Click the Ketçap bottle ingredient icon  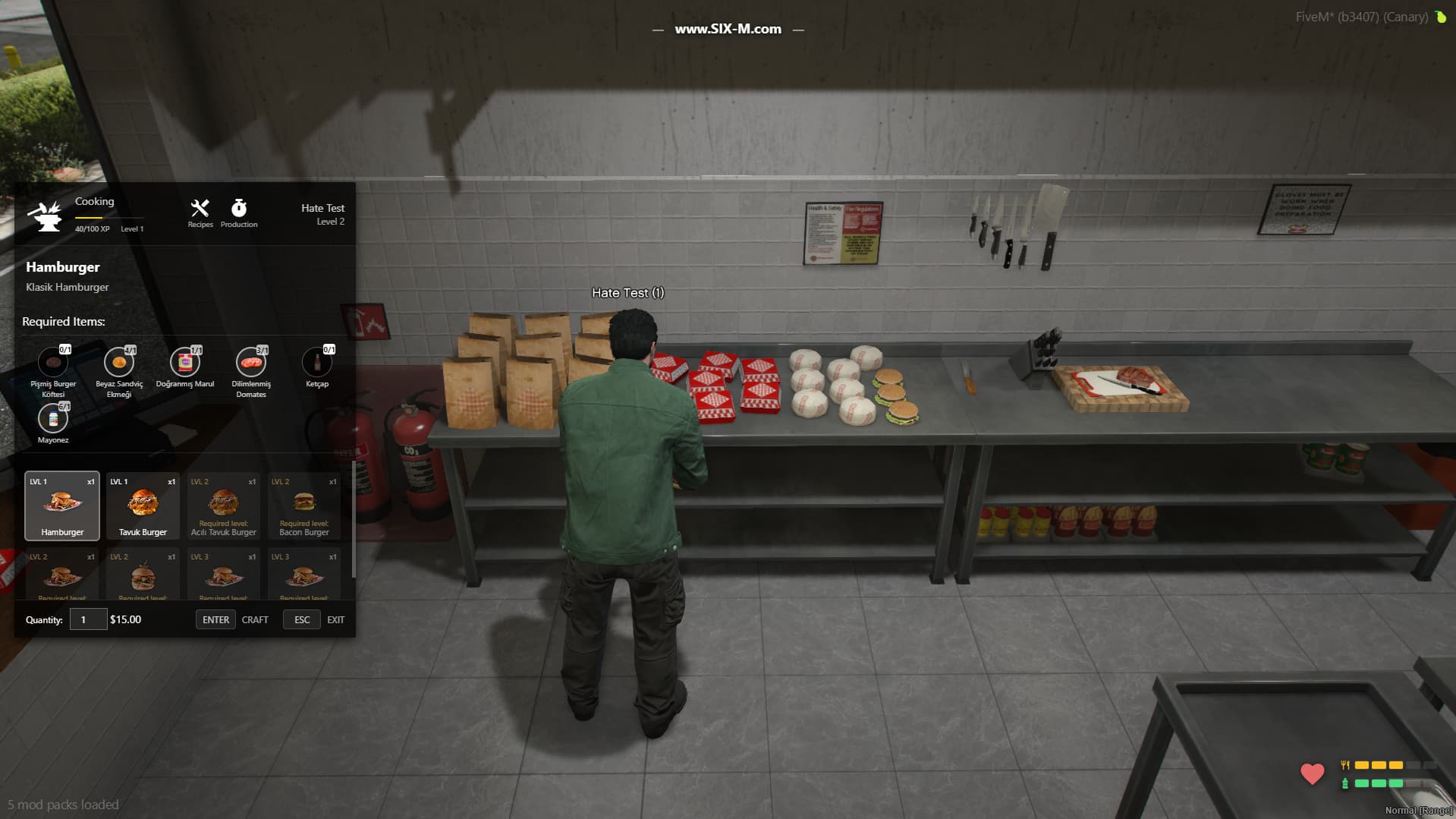coord(316,363)
